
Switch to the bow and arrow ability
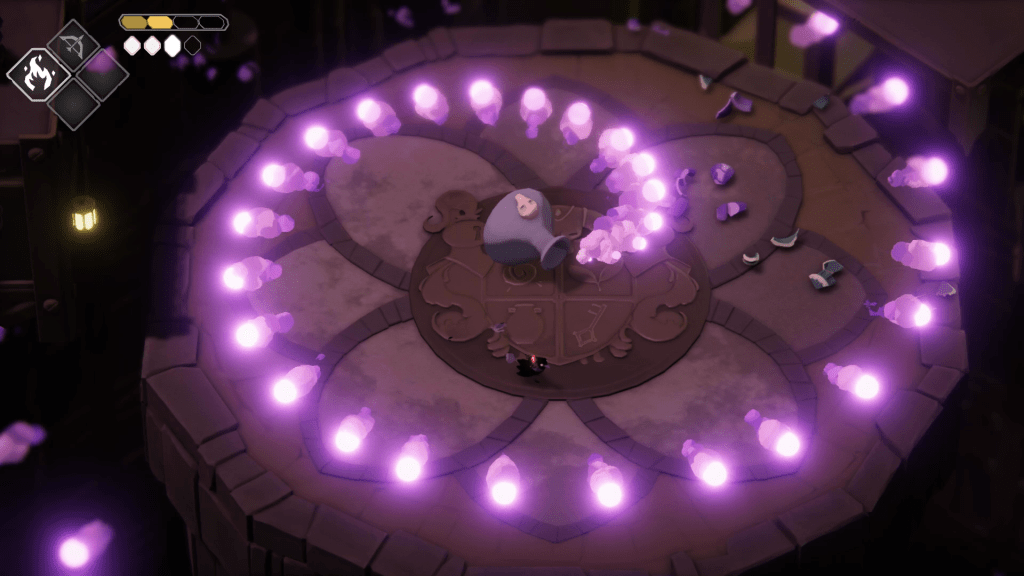(x=72, y=45)
